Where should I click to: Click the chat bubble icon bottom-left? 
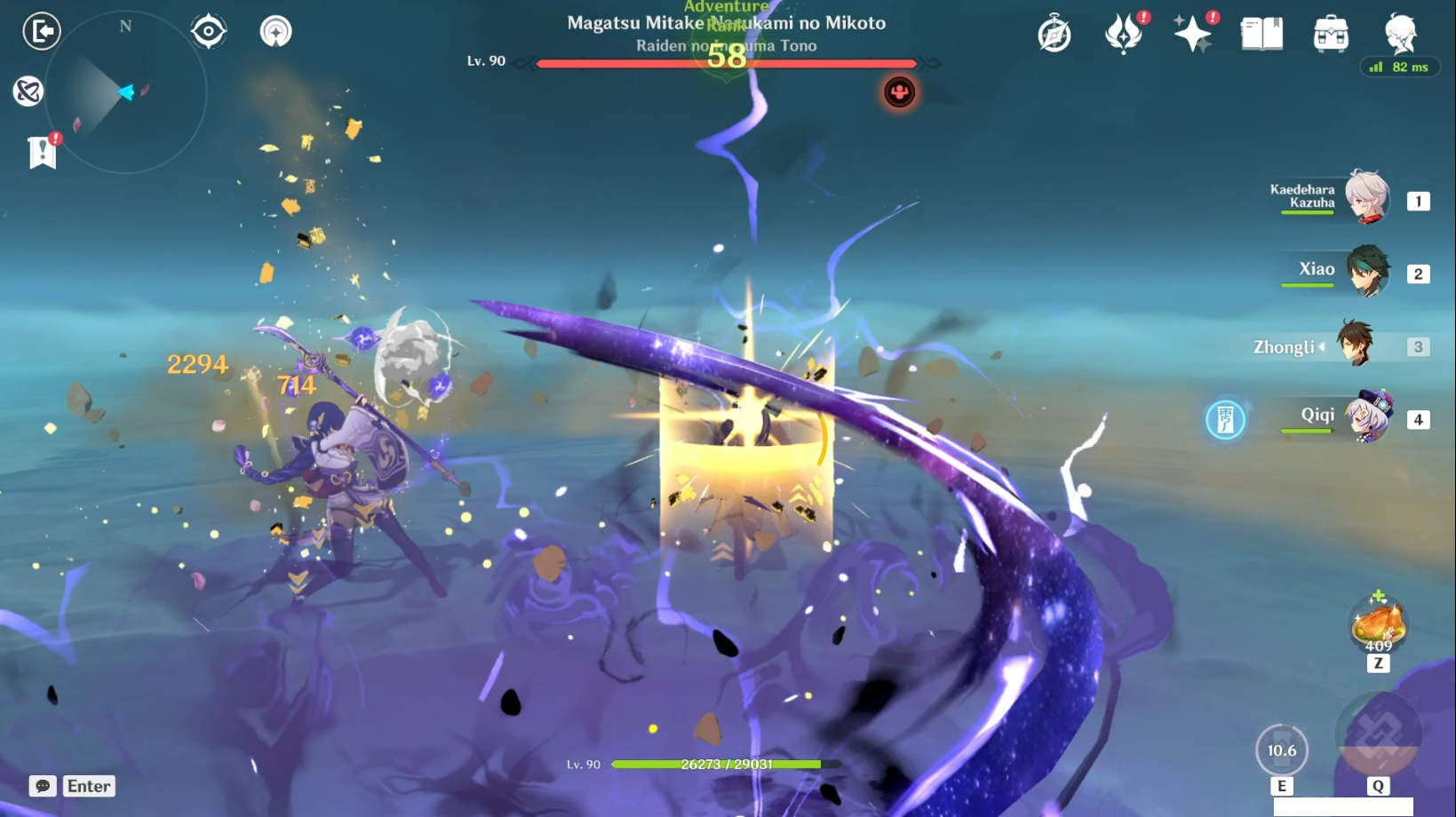pyautogui.click(x=41, y=786)
